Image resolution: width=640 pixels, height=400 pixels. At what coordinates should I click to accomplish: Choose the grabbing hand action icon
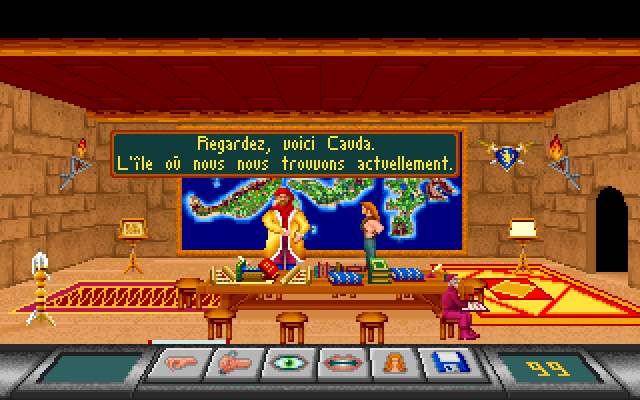click(231, 364)
